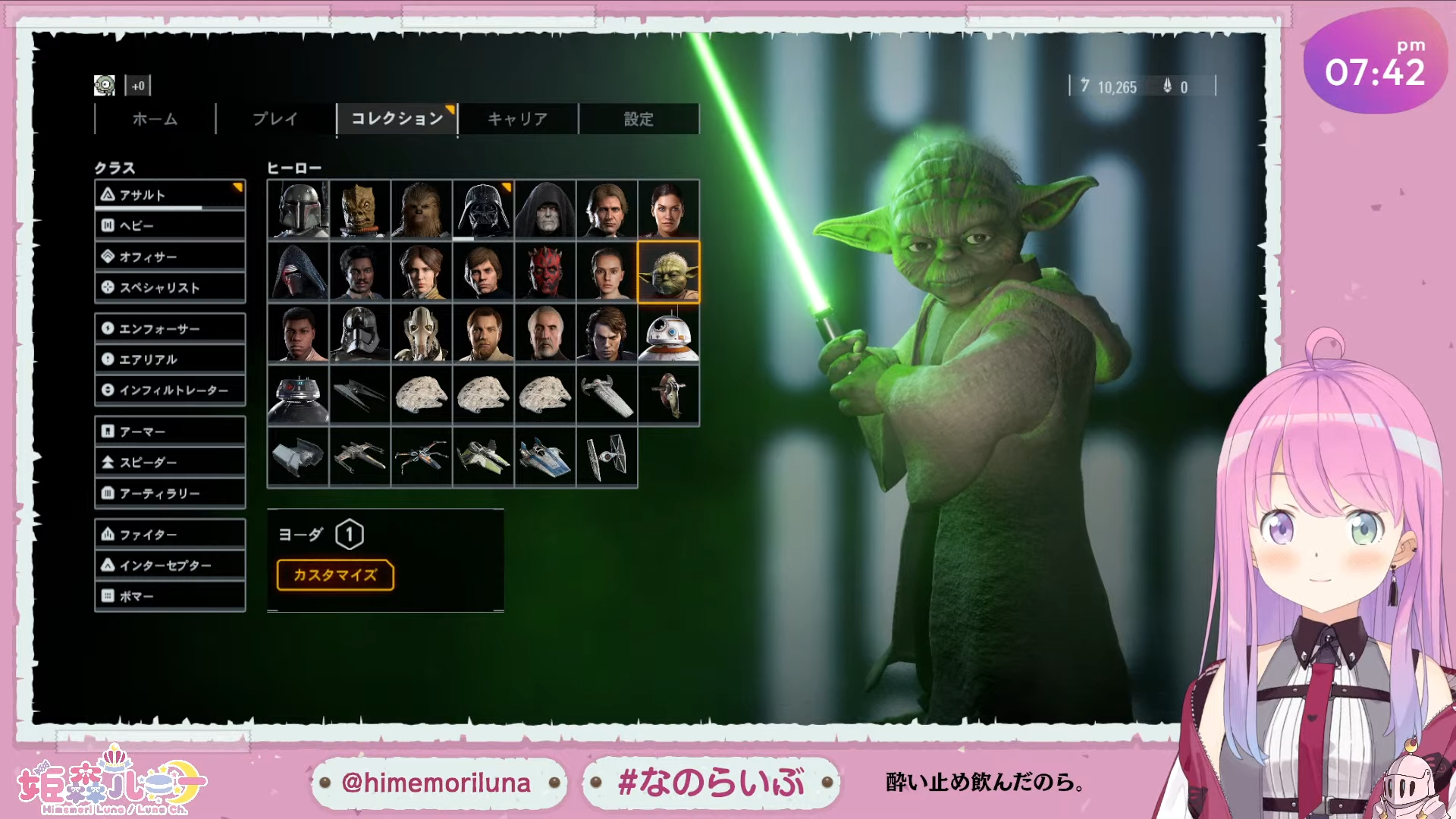Select the キャリア tab
Image resolution: width=1456 pixels, height=819 pixels.
(517, 119)
